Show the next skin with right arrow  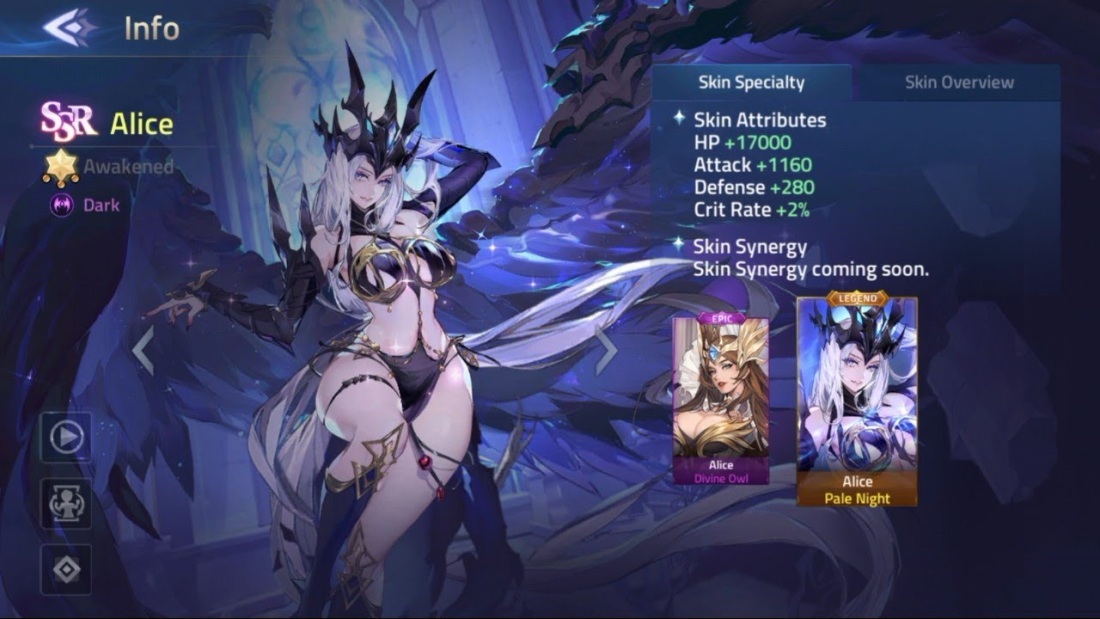pos(606,351)
